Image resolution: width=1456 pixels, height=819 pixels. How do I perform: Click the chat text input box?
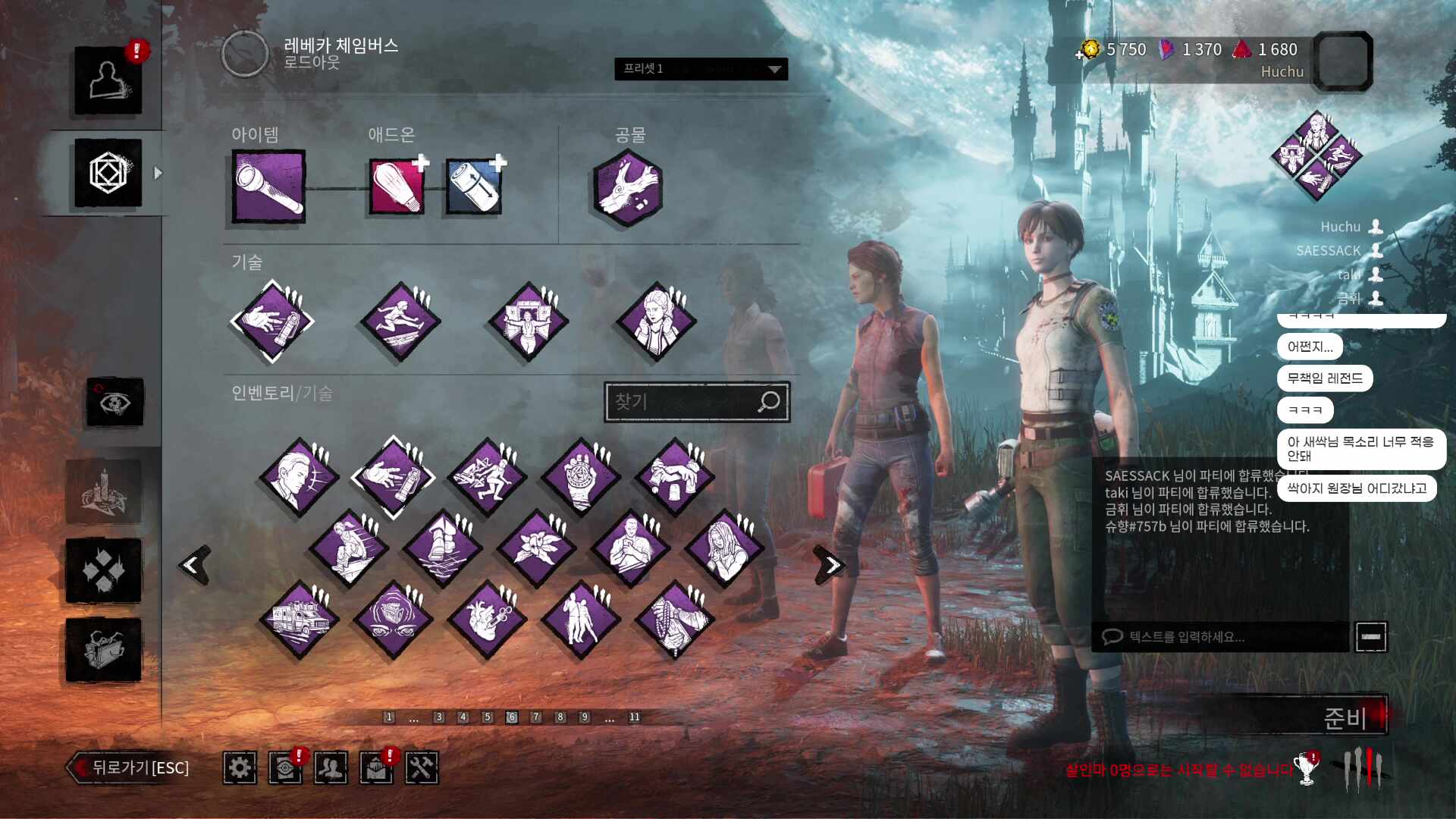[1221, 637]
